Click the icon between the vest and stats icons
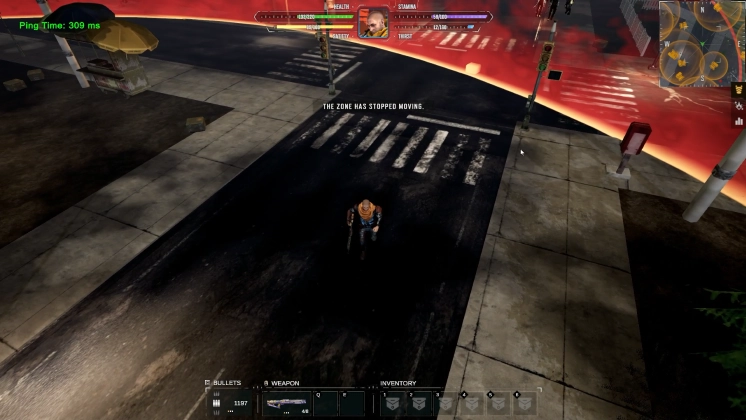The width and height of the screenshot is (746, 420). point(739,105)
